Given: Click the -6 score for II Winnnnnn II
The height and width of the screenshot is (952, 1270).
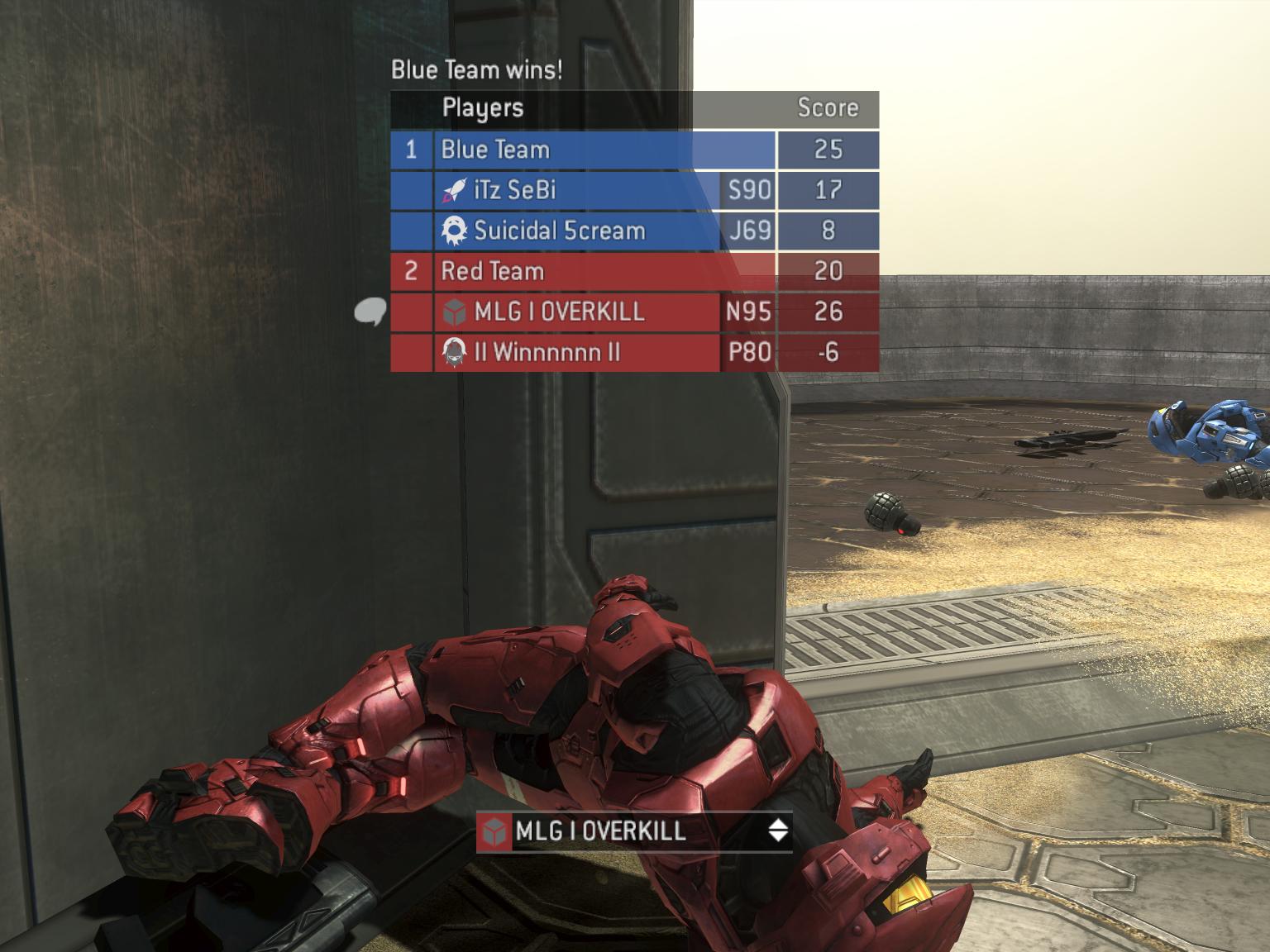Looking at the screenshot, I should pyautogui.click(x=828, y=354).
